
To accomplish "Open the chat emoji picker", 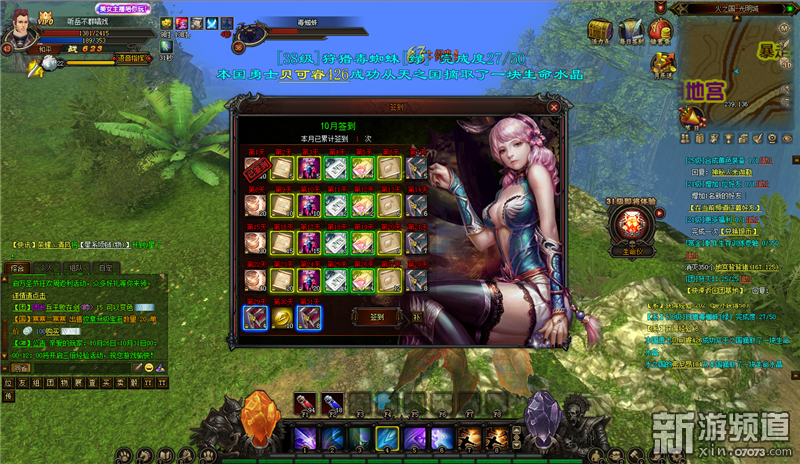I will tap(148, 367).
